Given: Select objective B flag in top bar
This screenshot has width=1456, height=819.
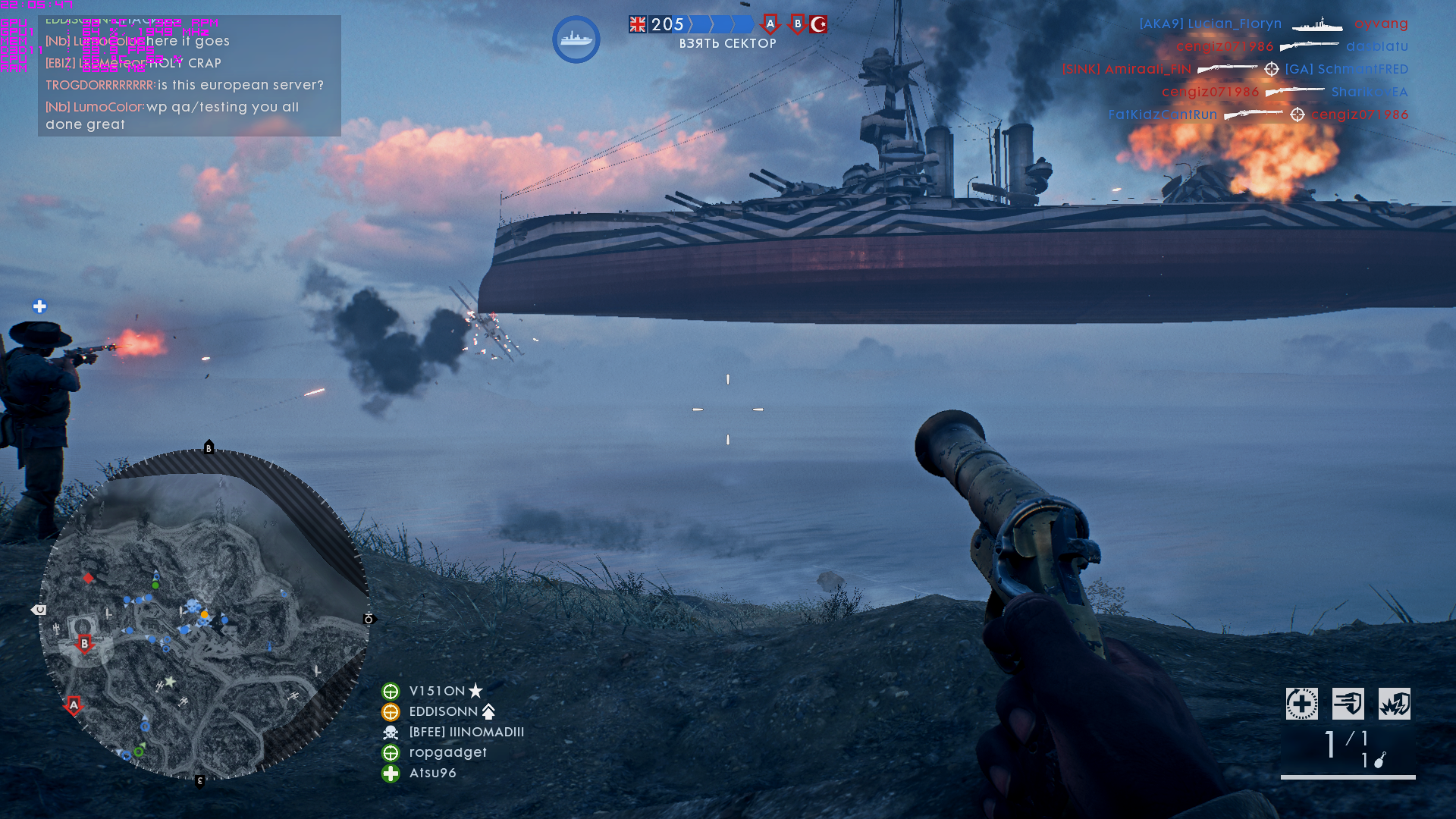Looking at the screenshot, I should pyautogui.click(x=797, y=24).
